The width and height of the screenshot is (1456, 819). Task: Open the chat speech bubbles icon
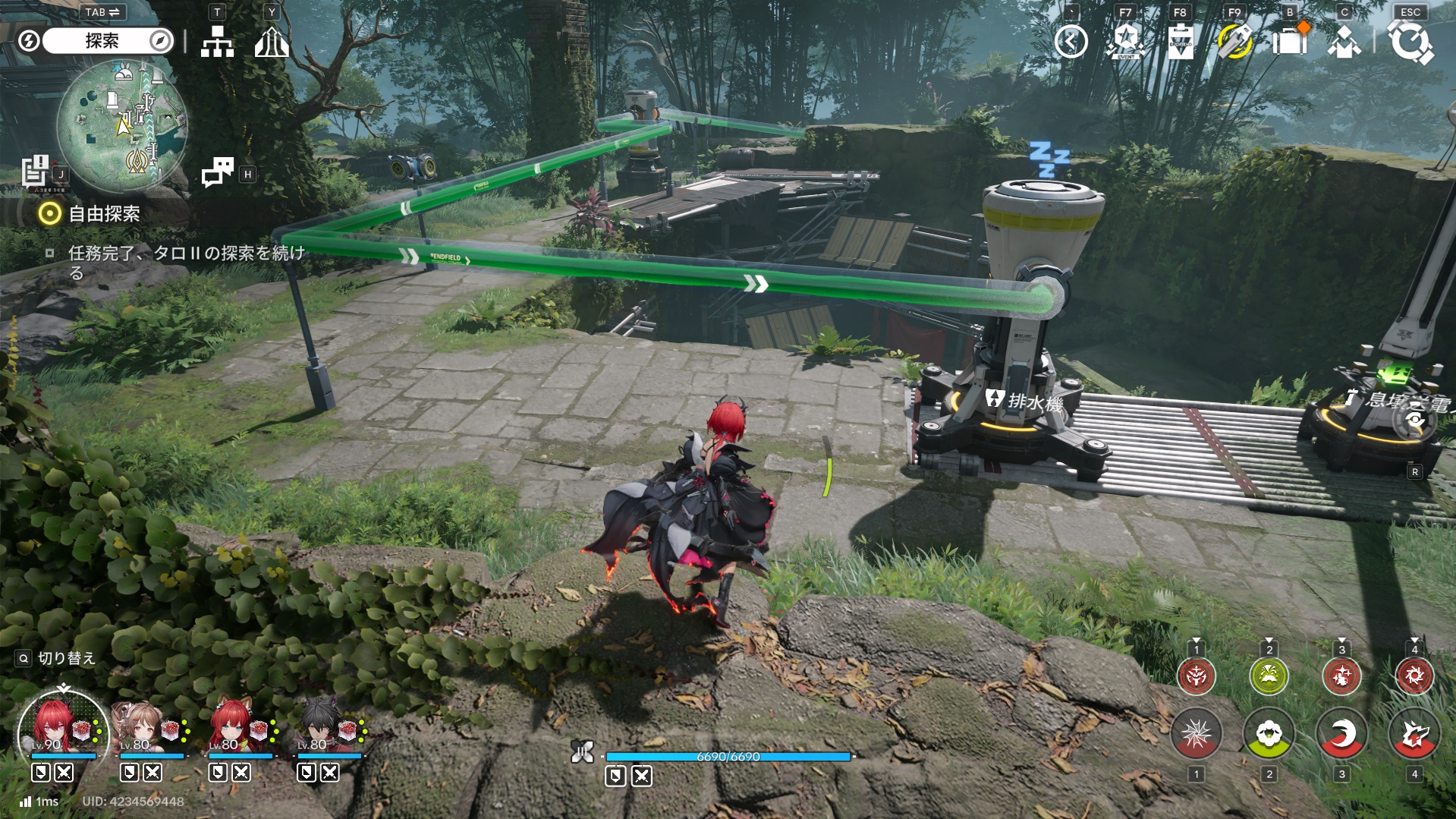(x=218, y=172)
